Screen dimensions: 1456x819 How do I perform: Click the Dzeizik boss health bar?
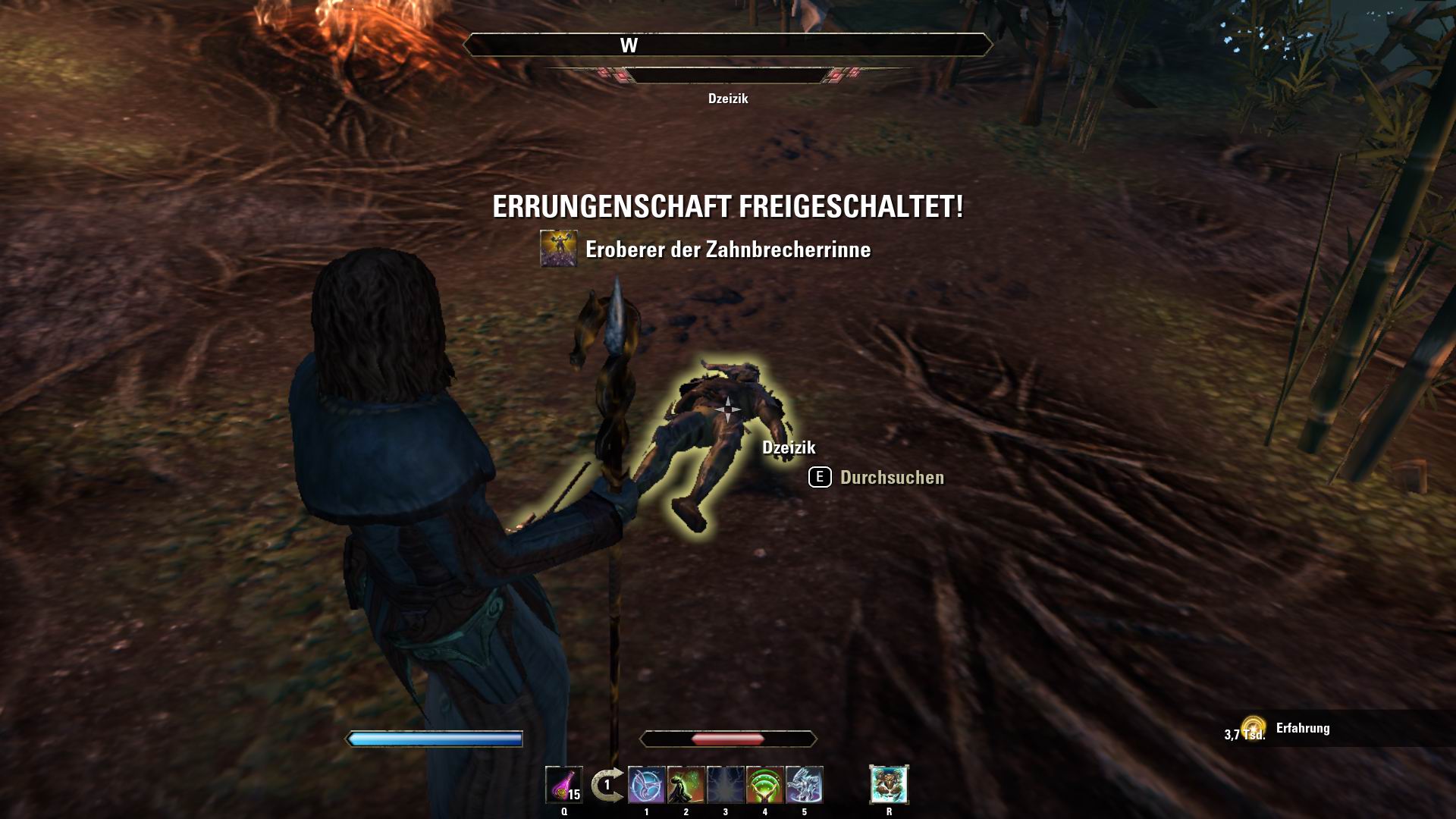(728, 77)
